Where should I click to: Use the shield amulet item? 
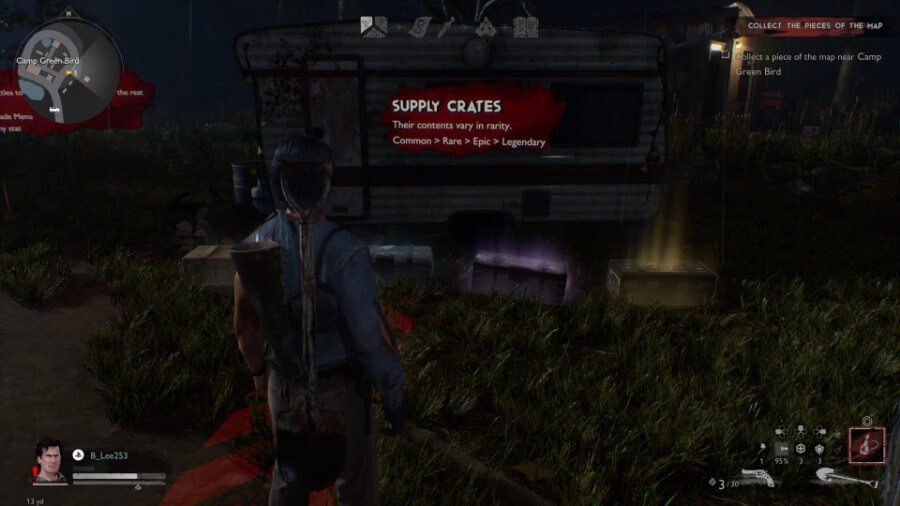(x=817, y=450)
